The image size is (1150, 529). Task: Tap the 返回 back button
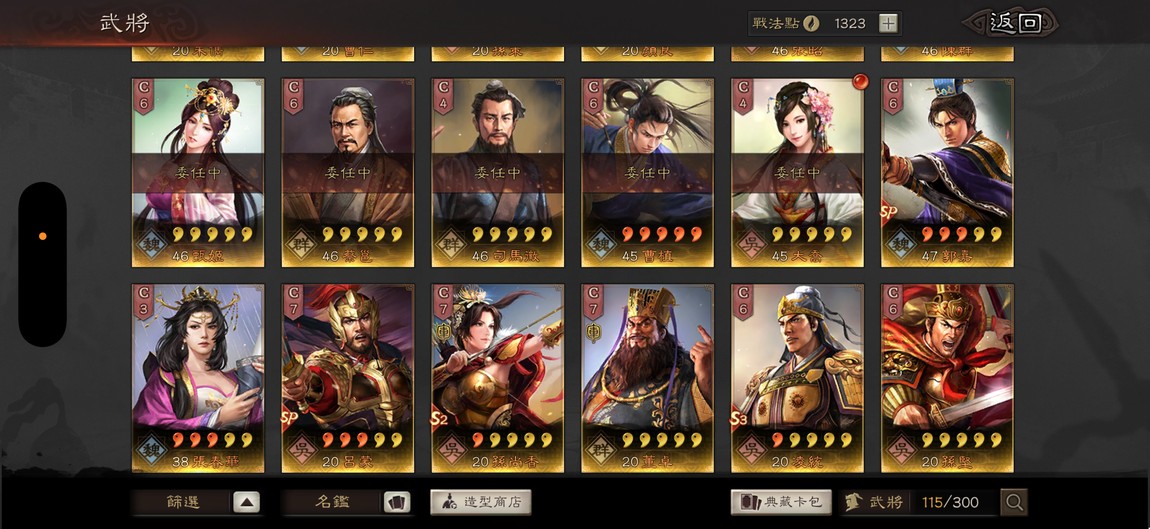click(1013, 23)
